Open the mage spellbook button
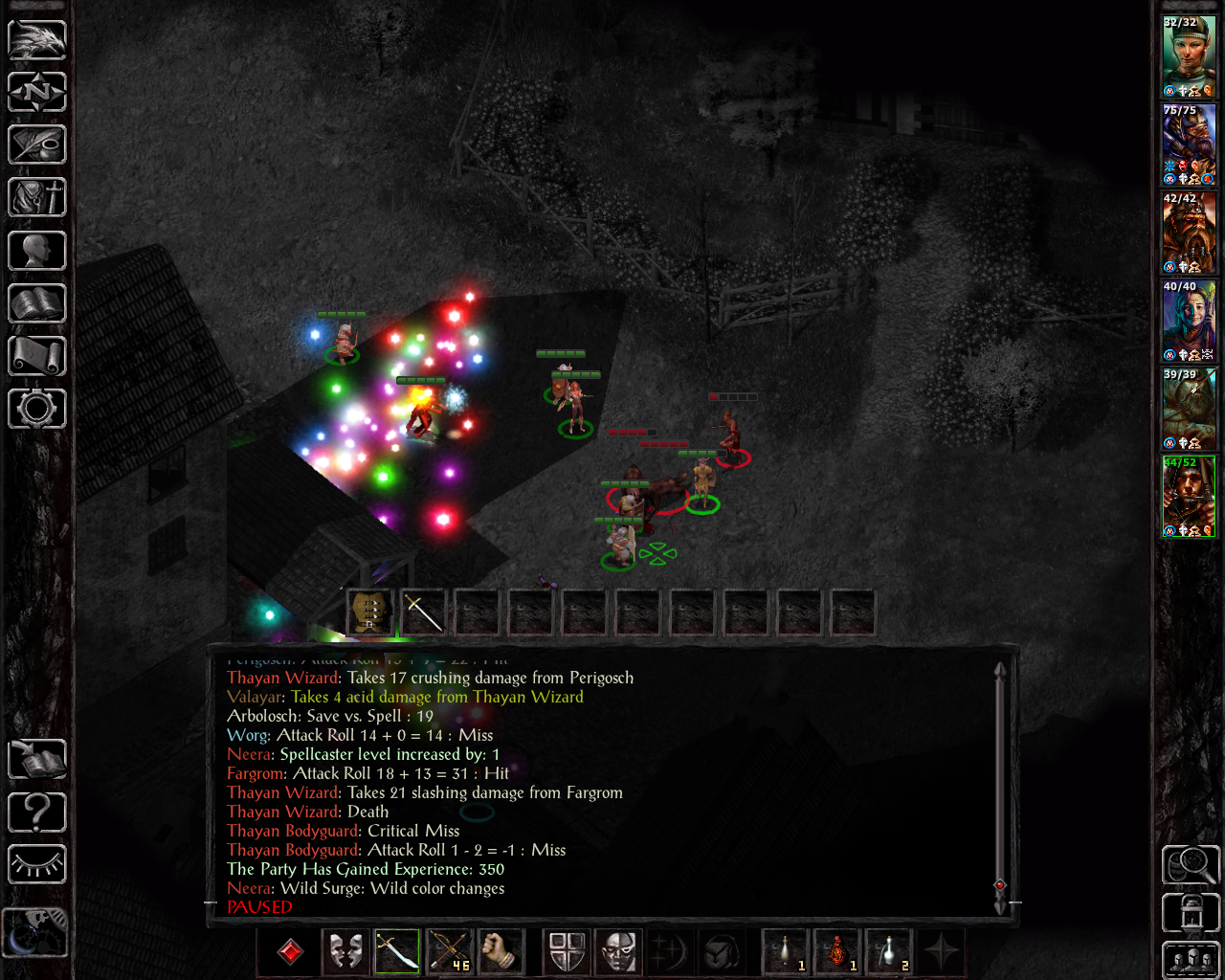The height and width of the screenshot is (980, 1225). tap(37, 304)
